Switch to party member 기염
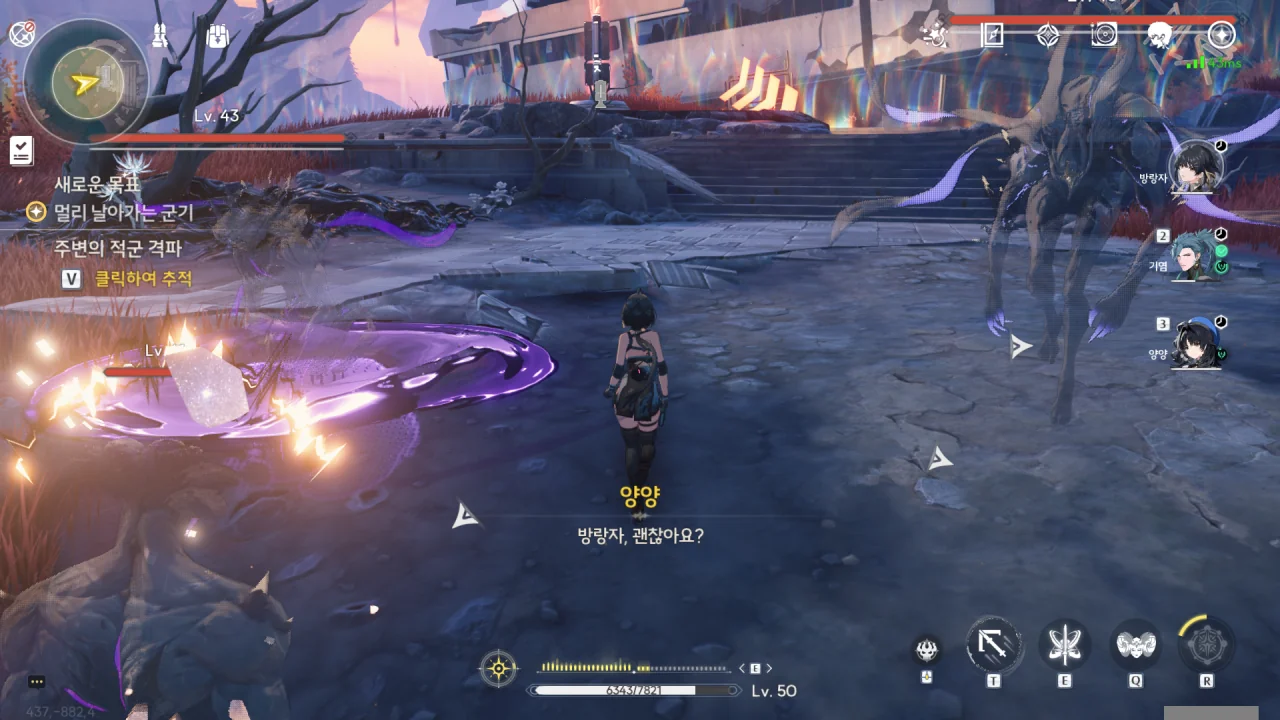 tap(1195, 255)
